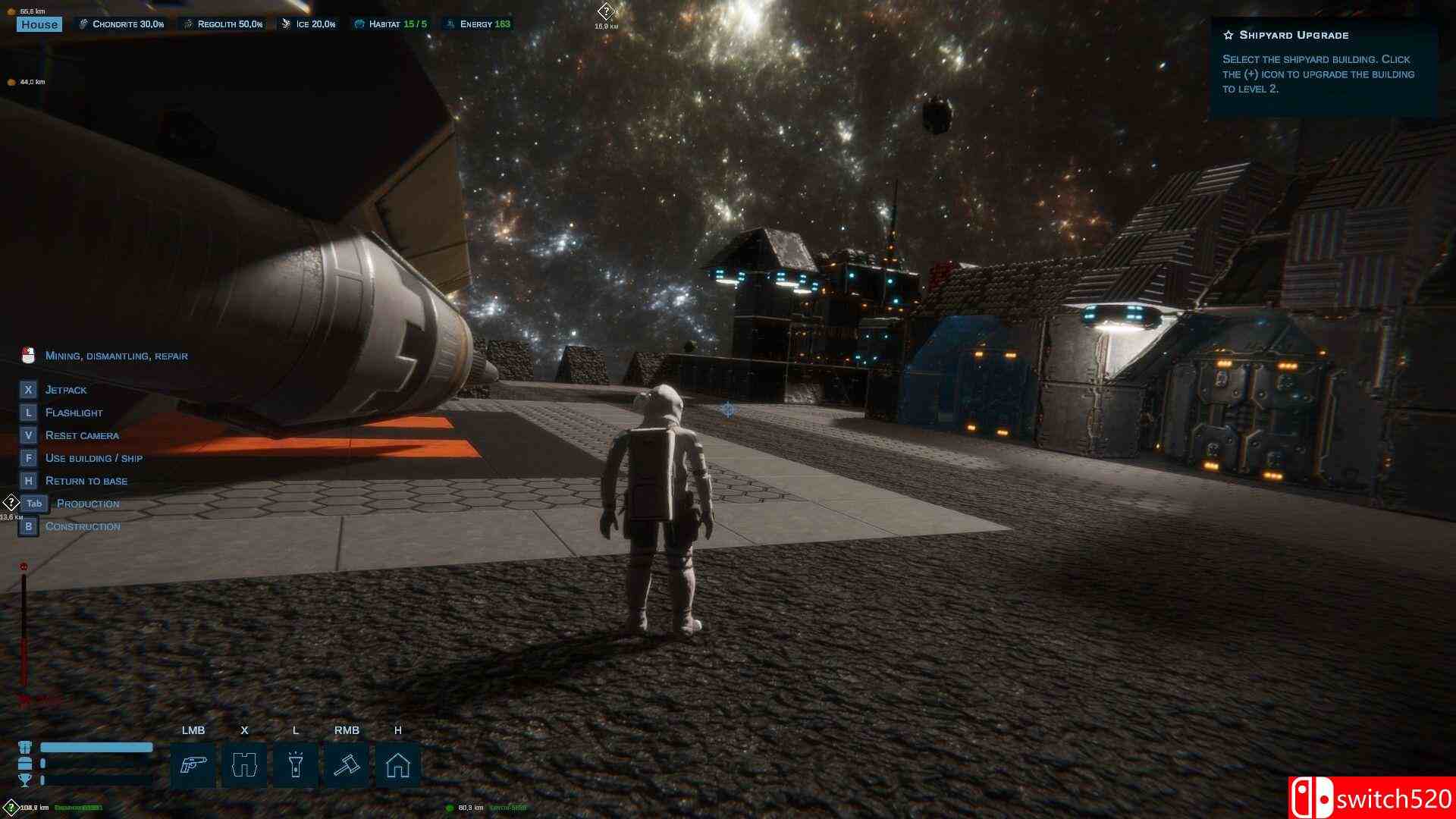The image size is (1456, 819).
Task: Choose the Reset camera entry
Action: point(82,435)
